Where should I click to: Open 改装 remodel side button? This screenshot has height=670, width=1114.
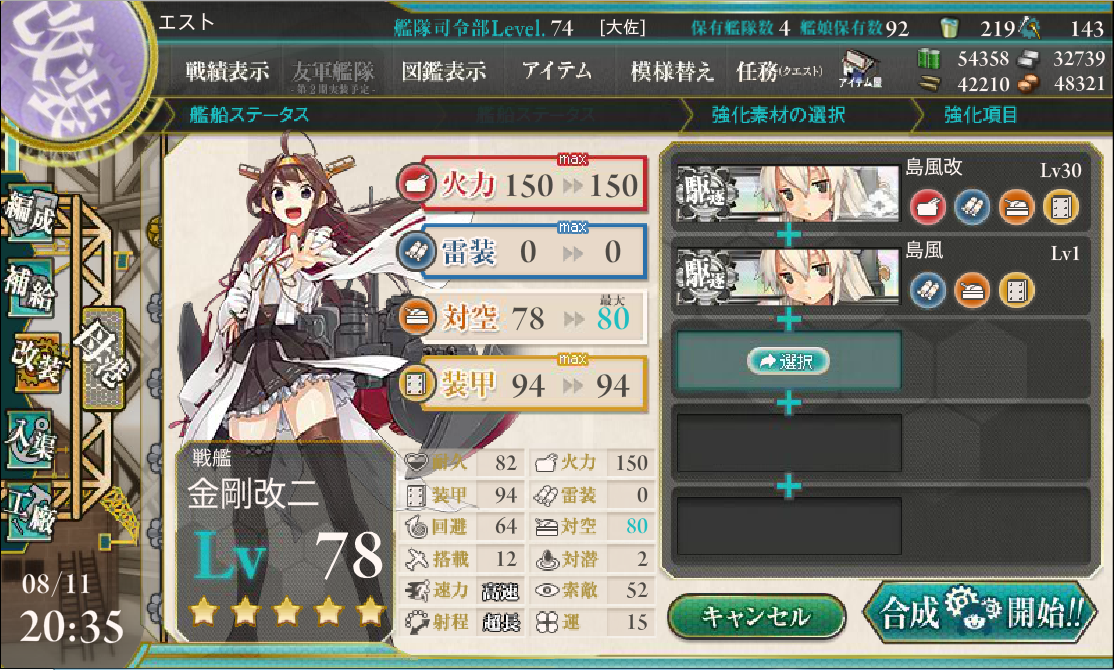click(x=36, y=361)
